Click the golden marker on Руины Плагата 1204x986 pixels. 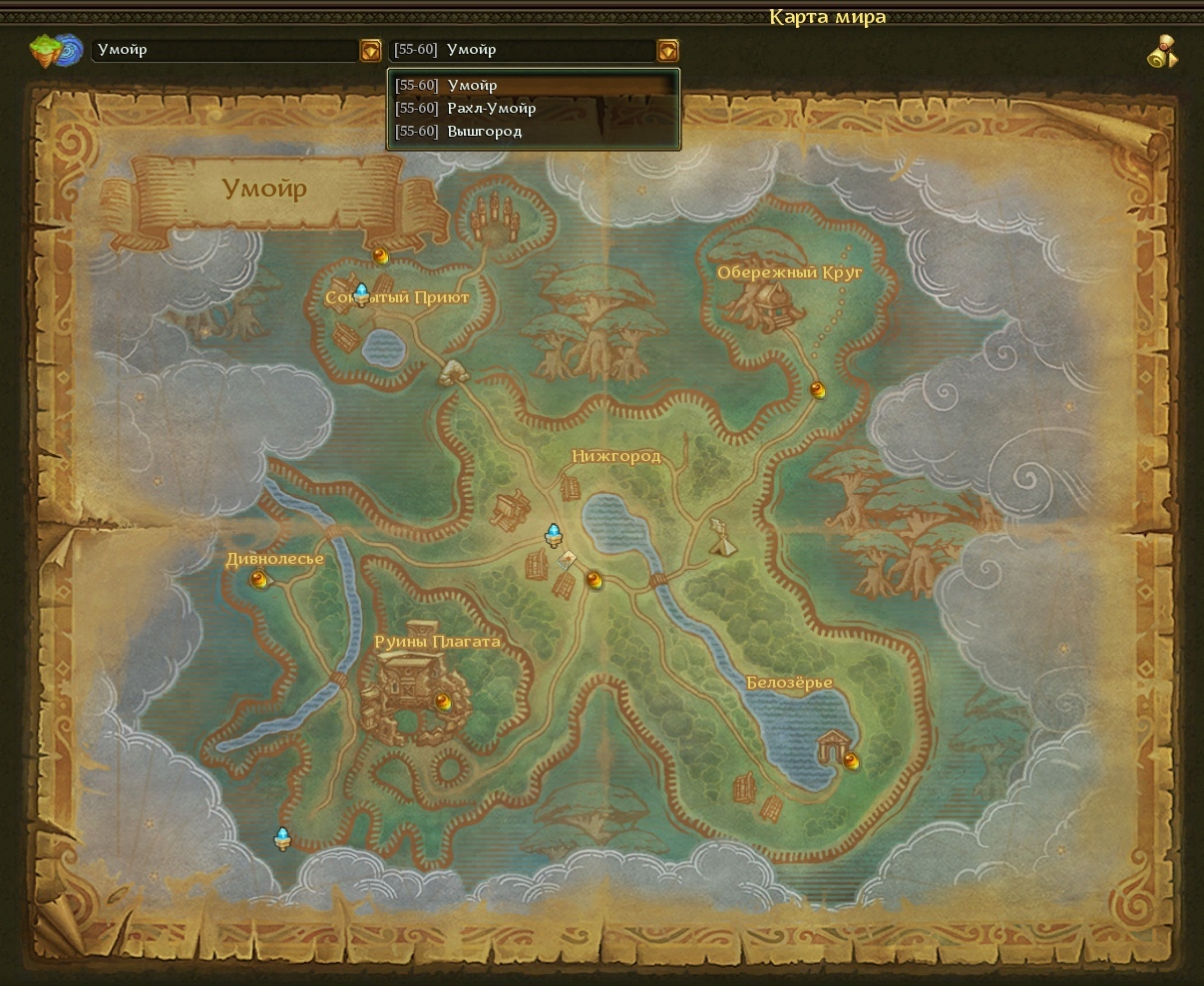443,703
